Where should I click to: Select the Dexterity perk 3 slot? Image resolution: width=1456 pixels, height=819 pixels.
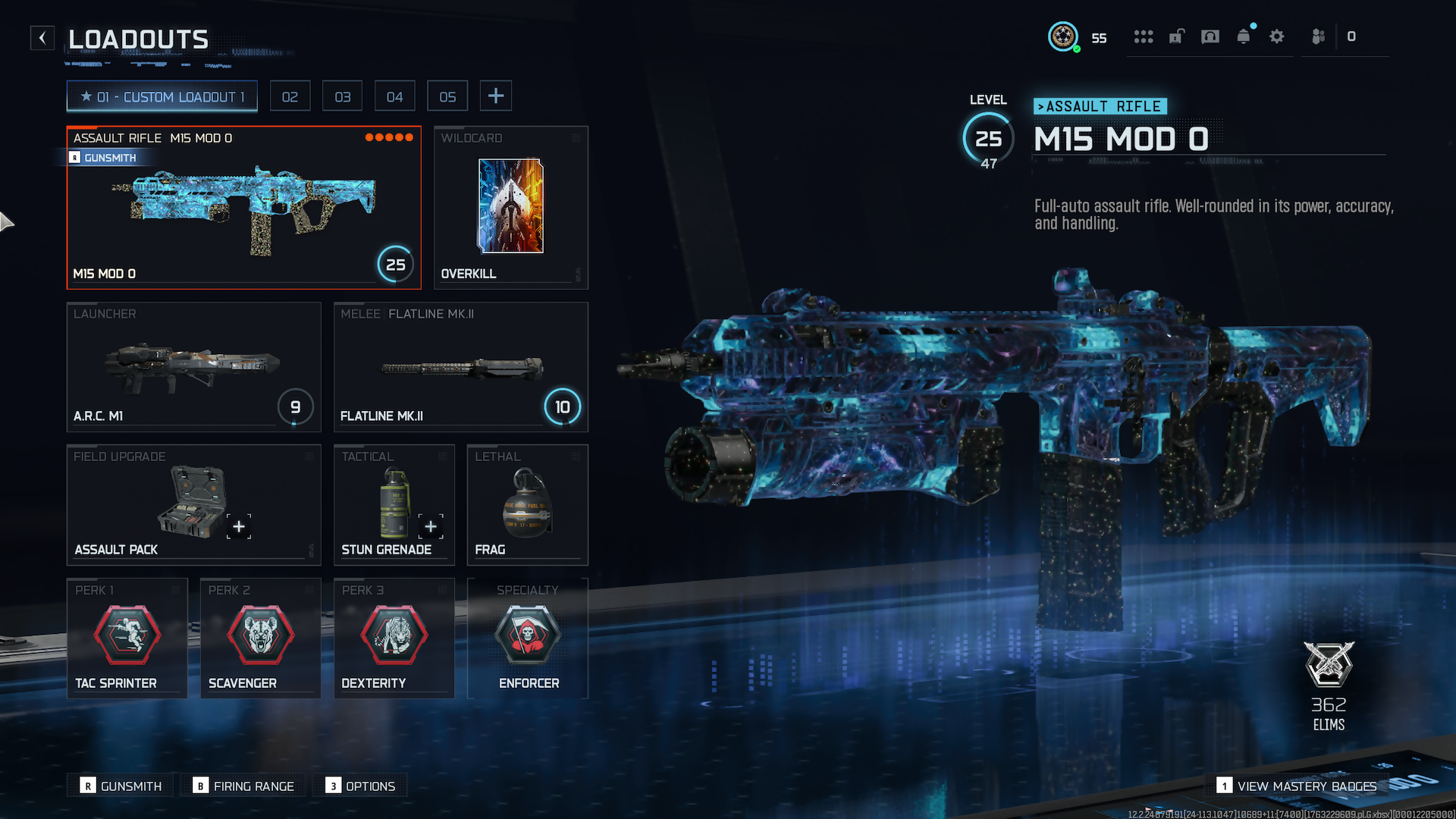pyautogui.click(x=394, y=638)
